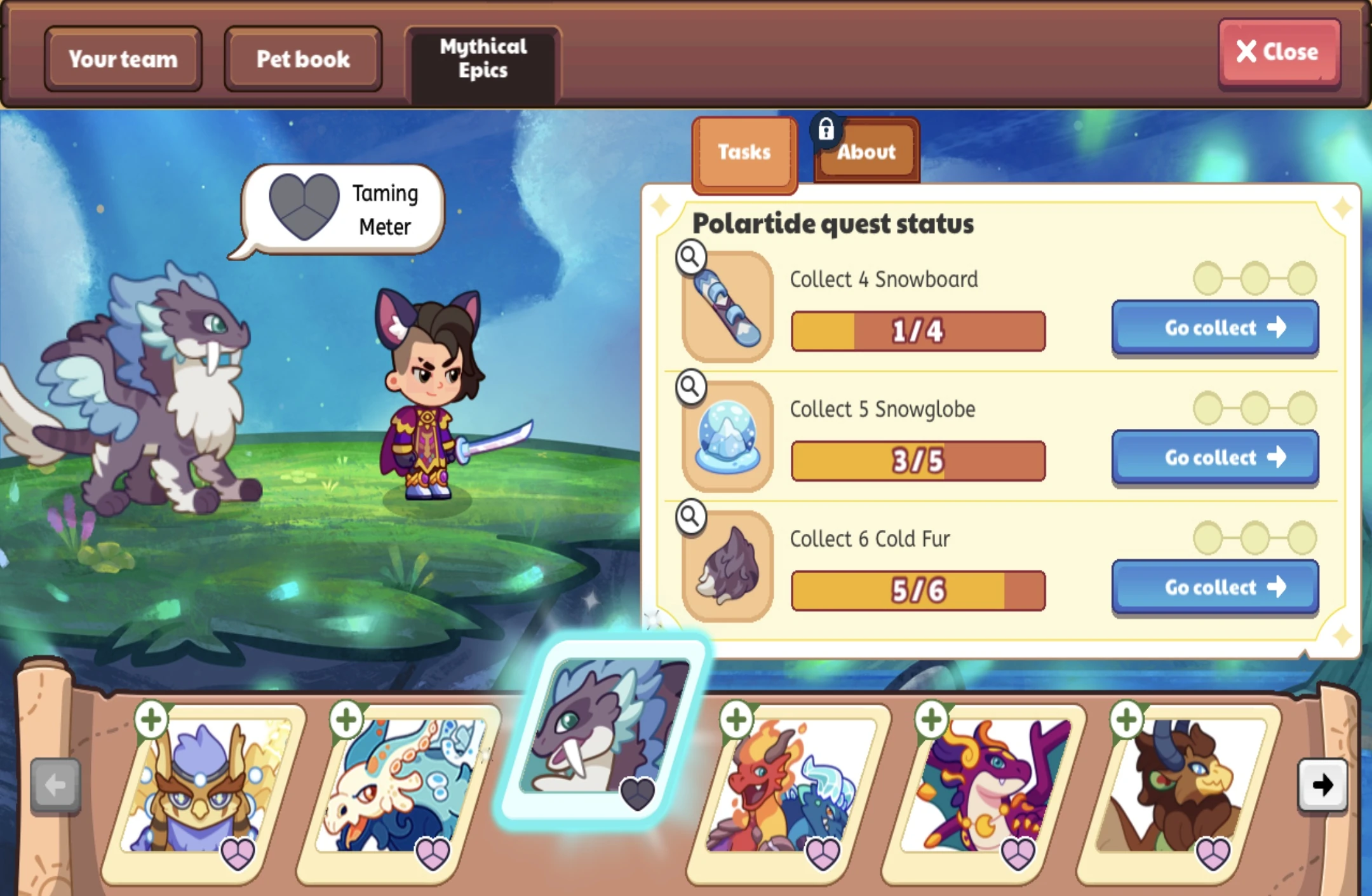Click the left scroll arrow on the pet carousel
The height and width of the screenshot is (896, 1372).
coord(54,785)
